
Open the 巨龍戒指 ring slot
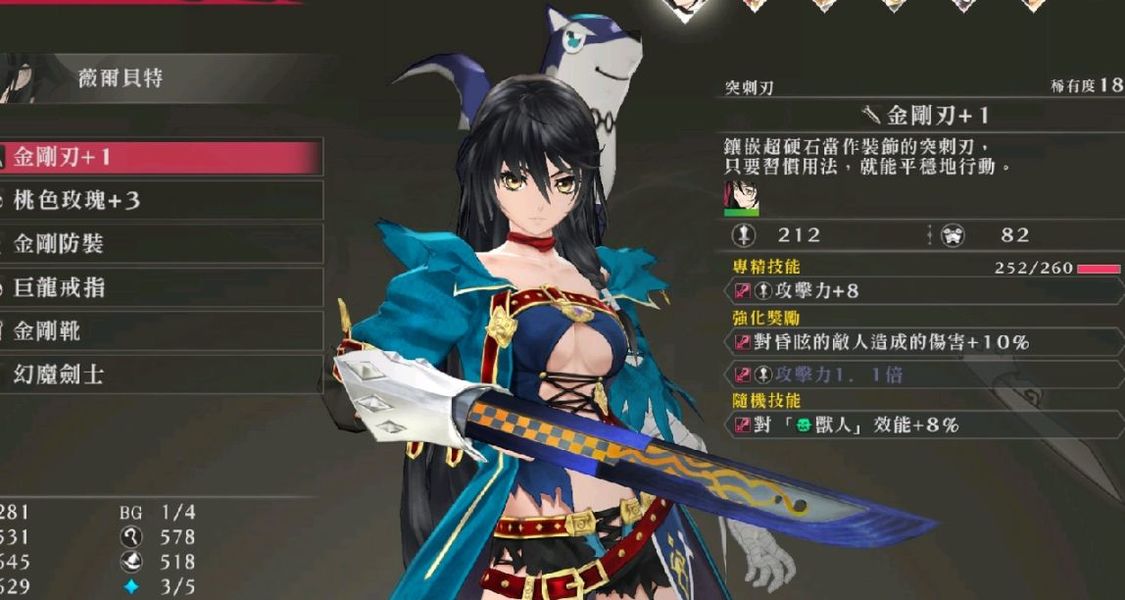pos(160,288)
